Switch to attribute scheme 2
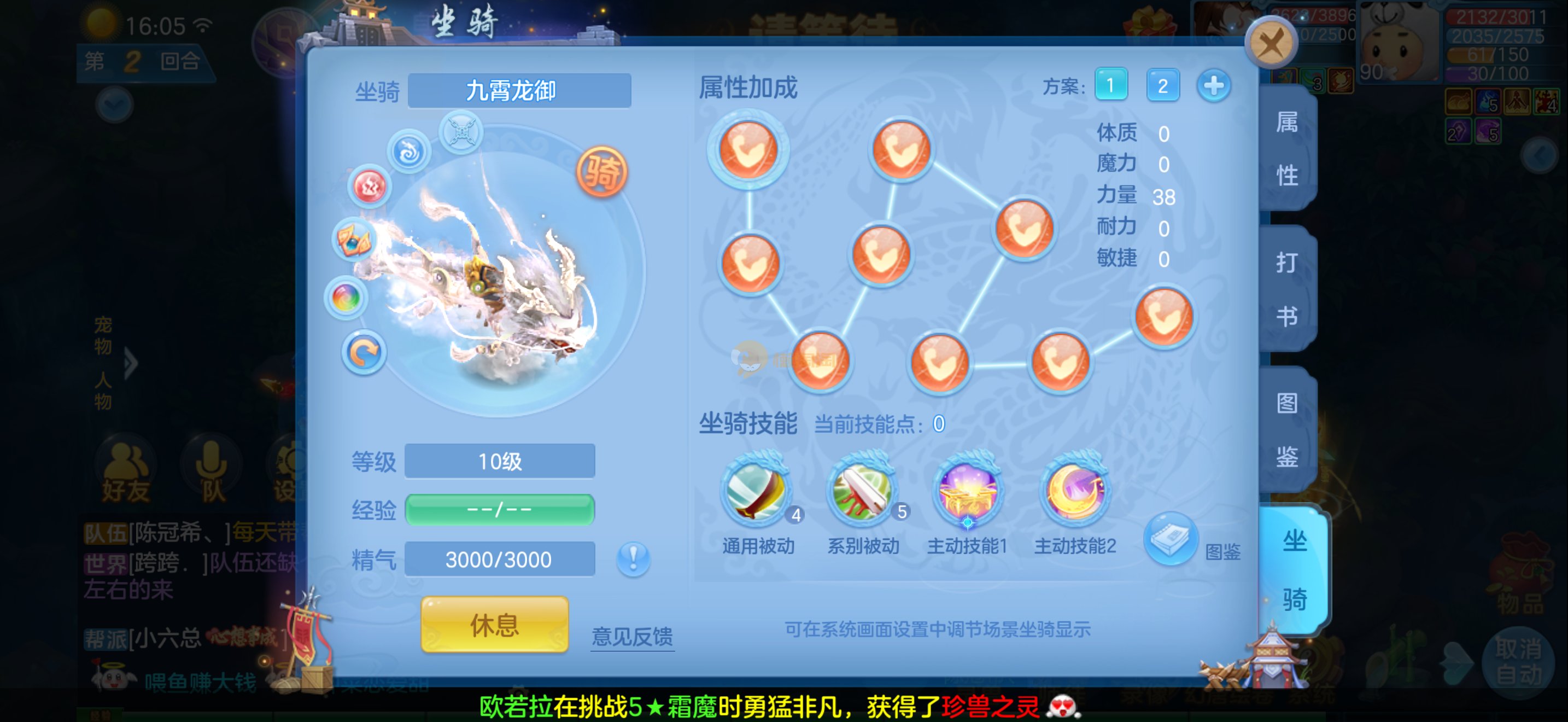Screen dimensions: 1568x722 click(x=1162, y=85)
